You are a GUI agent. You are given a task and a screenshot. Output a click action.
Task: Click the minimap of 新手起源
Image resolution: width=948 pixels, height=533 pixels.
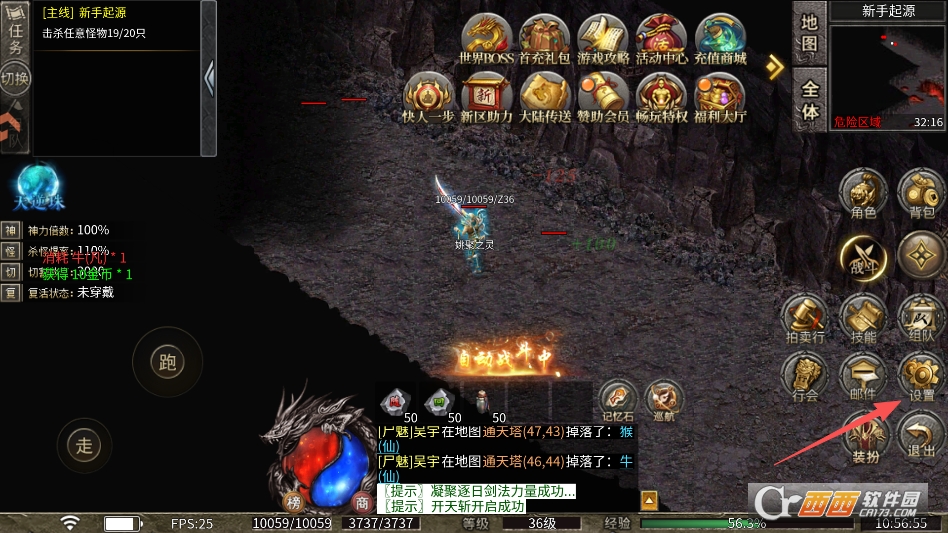coord(887,72)
